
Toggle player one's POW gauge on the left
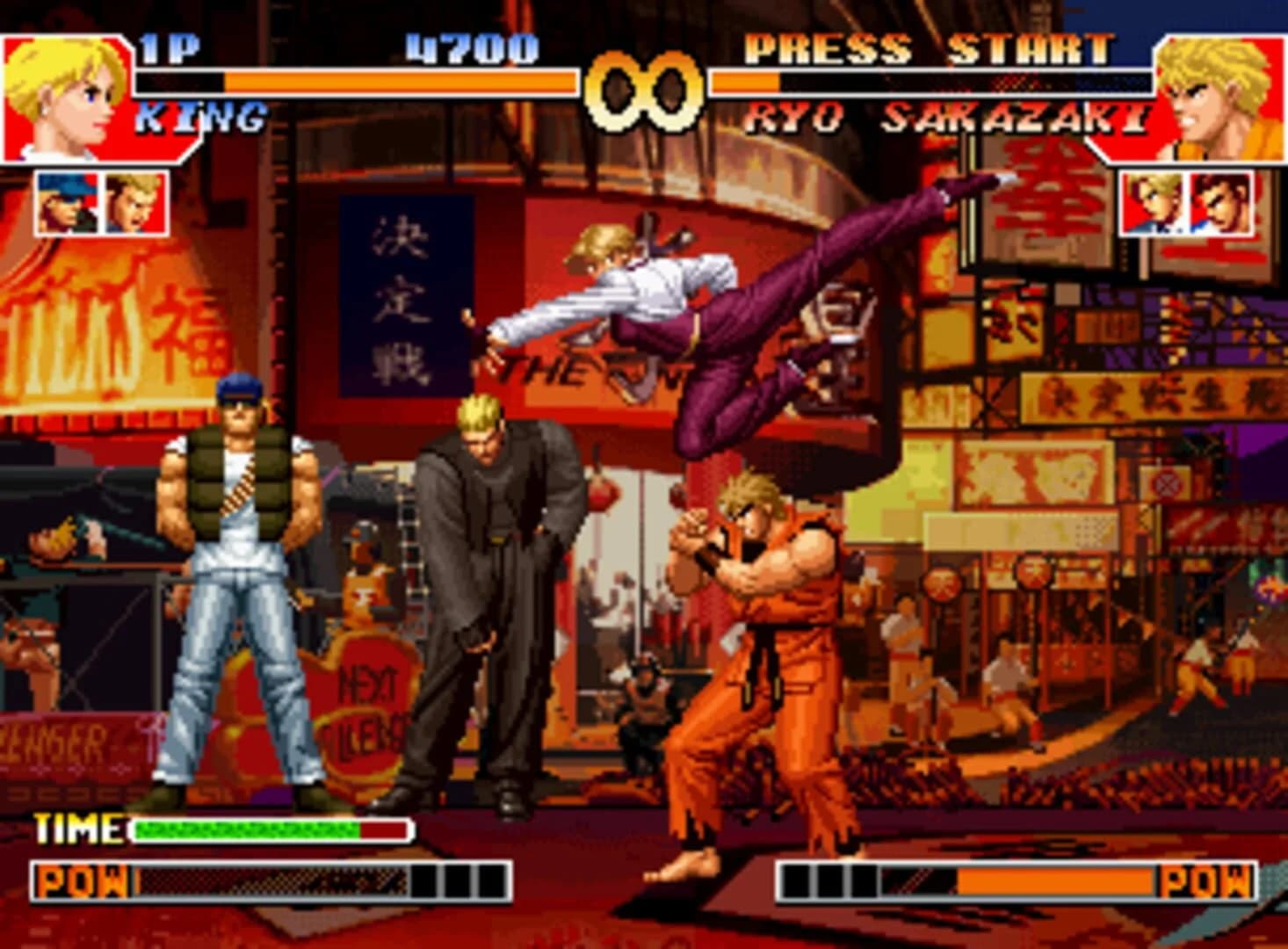(x=264, y=876)
